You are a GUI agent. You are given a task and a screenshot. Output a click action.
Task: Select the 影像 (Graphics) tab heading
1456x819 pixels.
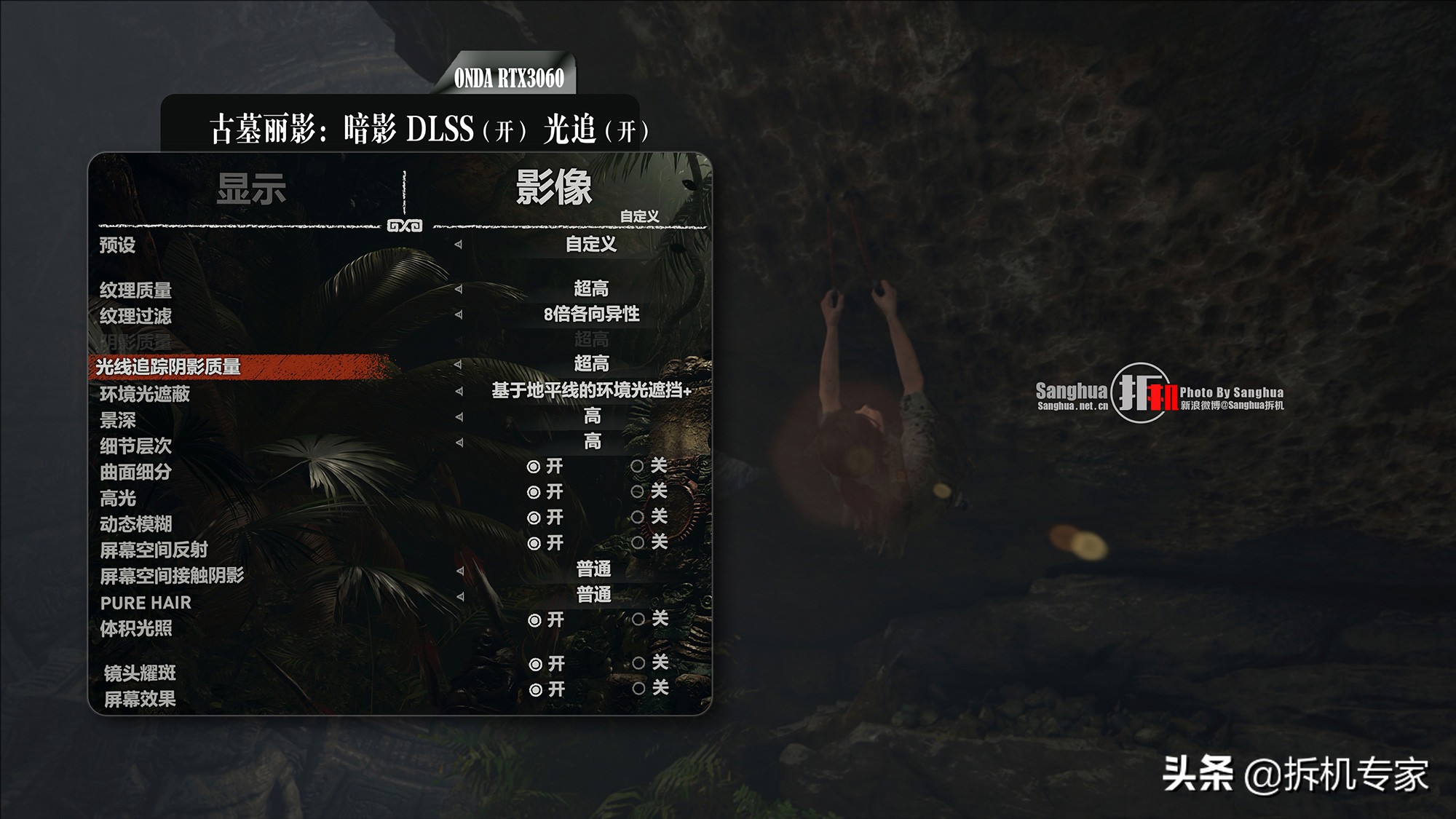pos(554,187)
